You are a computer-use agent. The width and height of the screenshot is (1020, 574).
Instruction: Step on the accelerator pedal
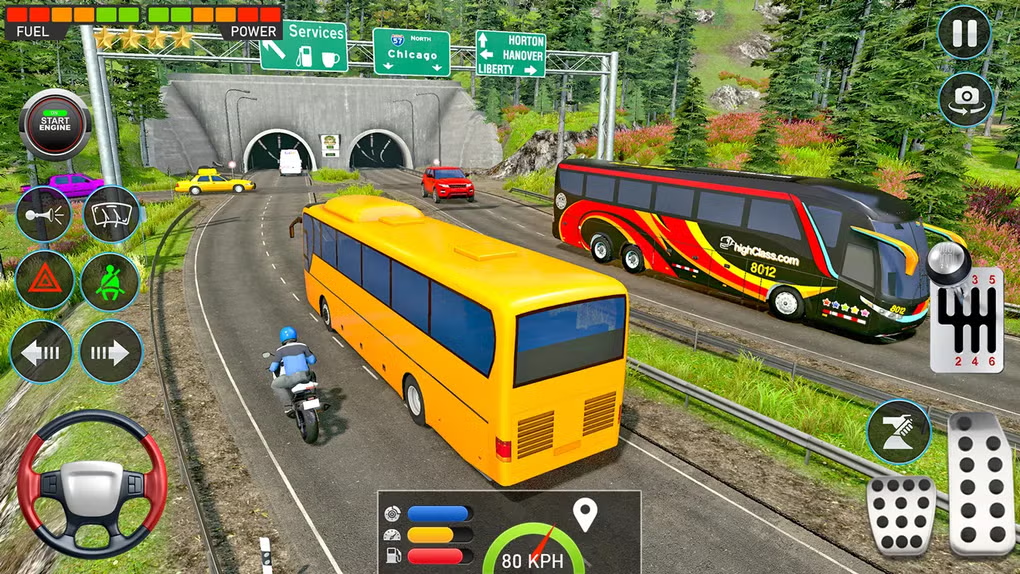(x=980, y=483)
